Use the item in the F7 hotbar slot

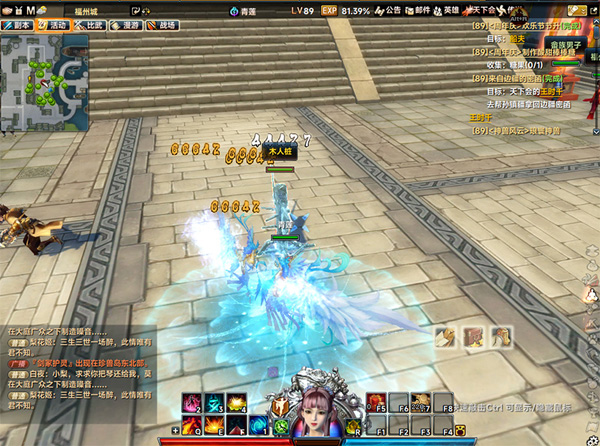point(420,402)
